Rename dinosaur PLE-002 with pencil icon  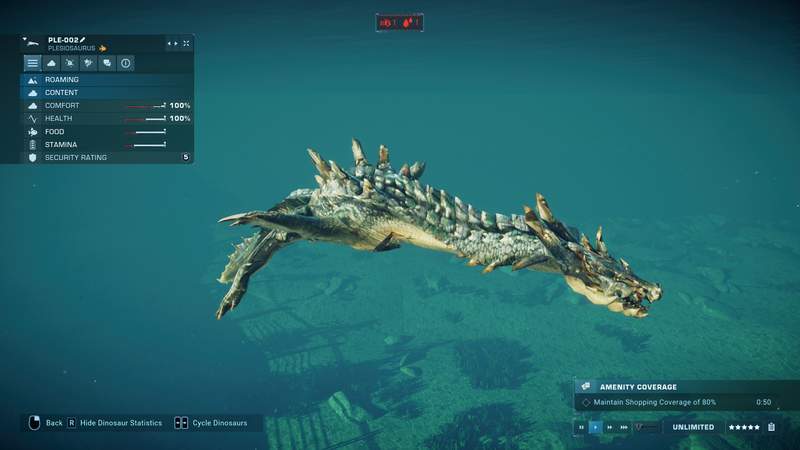83,40
